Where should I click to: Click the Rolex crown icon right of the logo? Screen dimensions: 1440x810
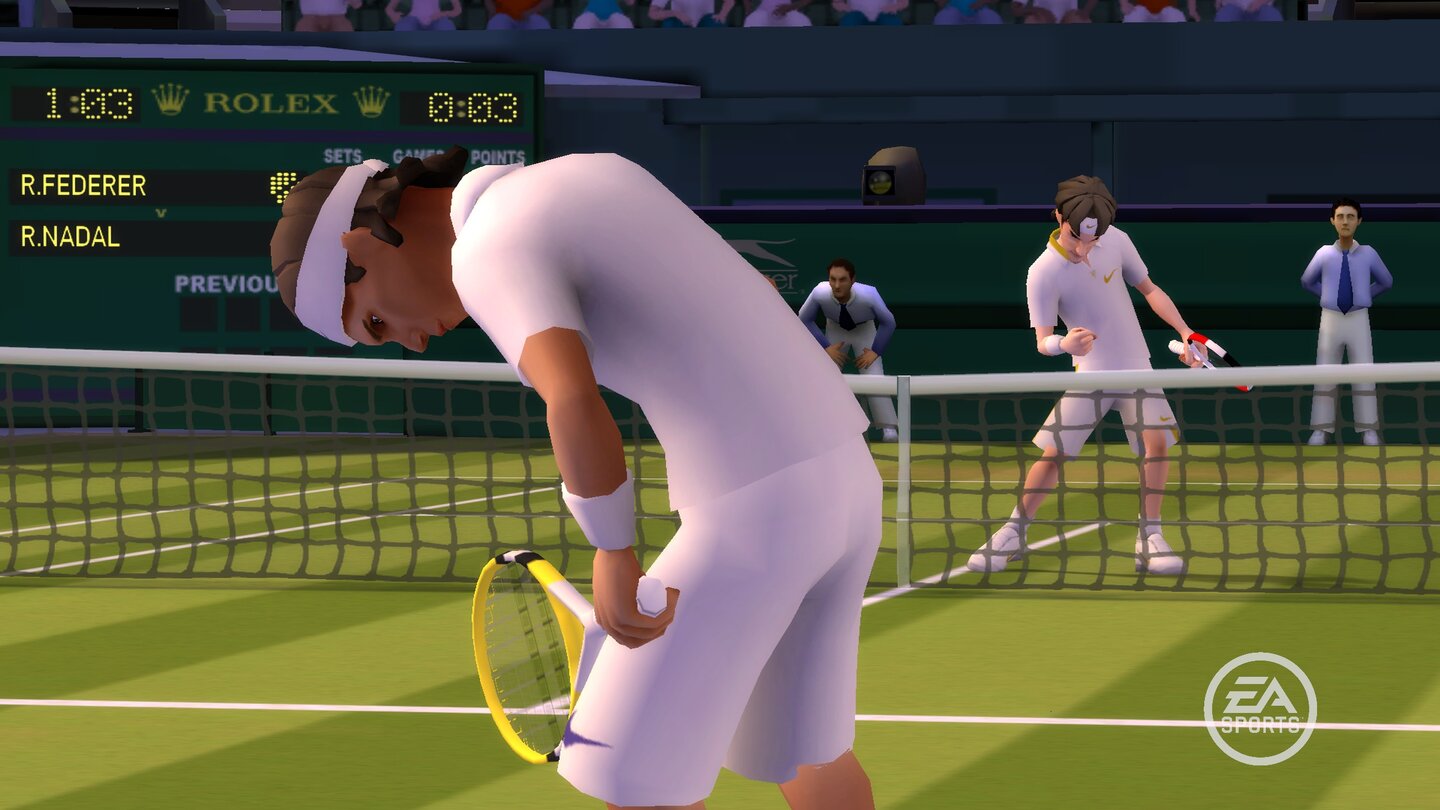(x=371, y=103)
